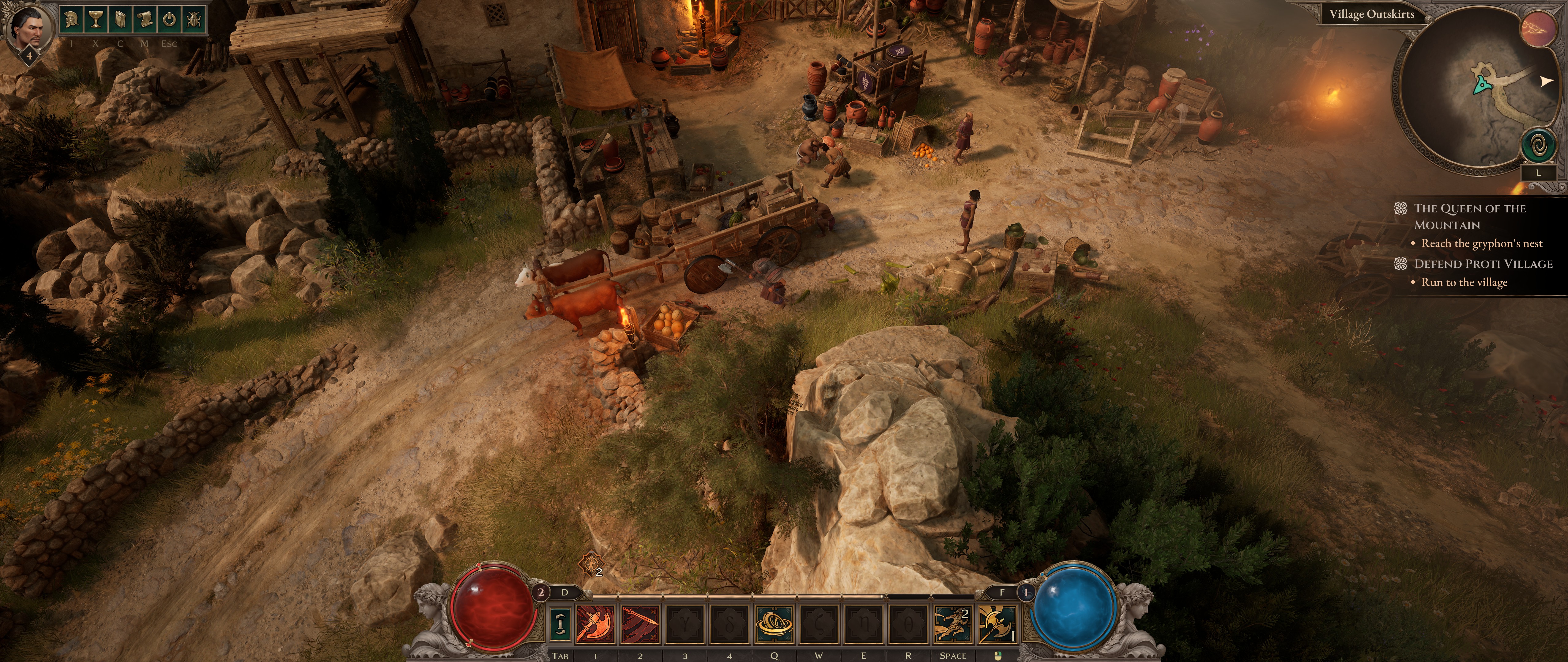Swap weapon set with the Tab slot arrows
The width and height of the screenshot is (1568, 662).
(560, 624)
